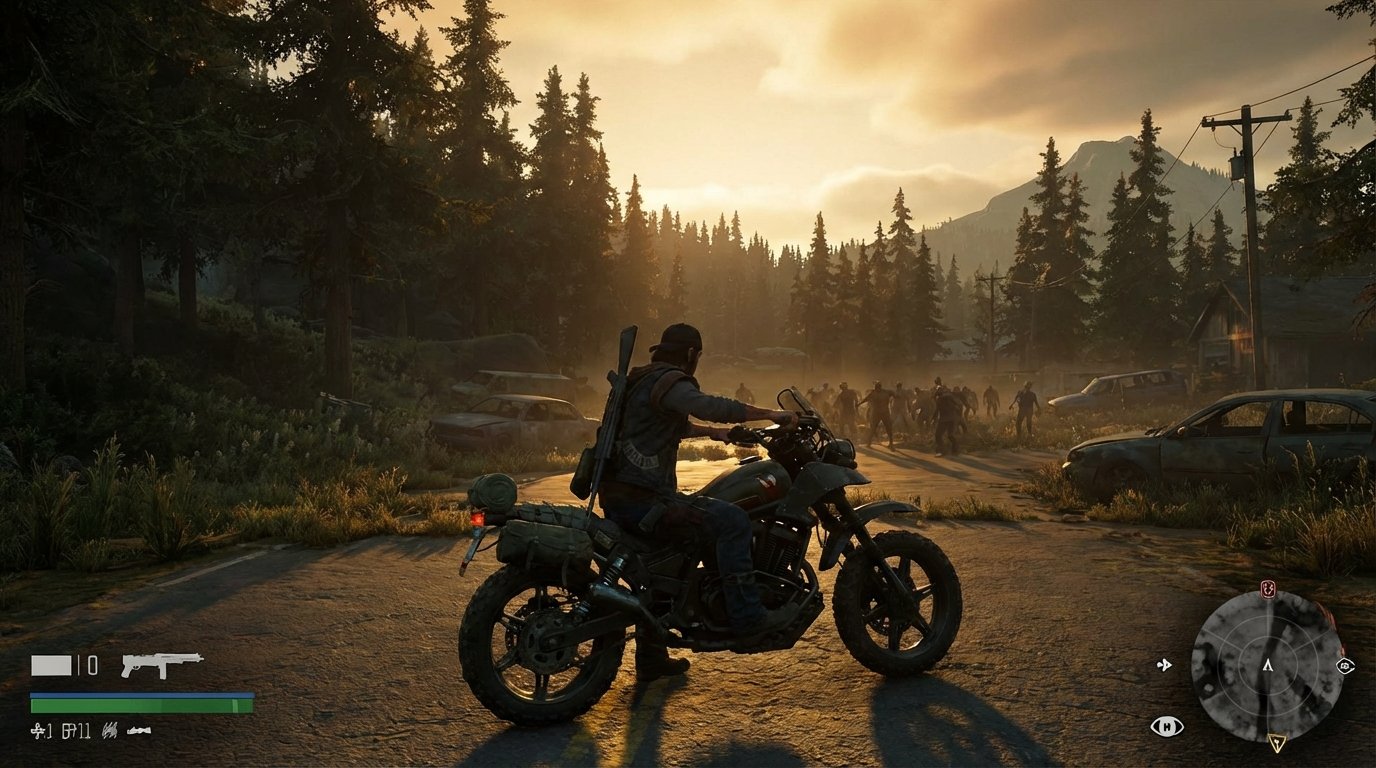Click the repair scrap icon showing 1
Image resolution: width=1376 pixels, height=768 pixels.
(40, 730)
